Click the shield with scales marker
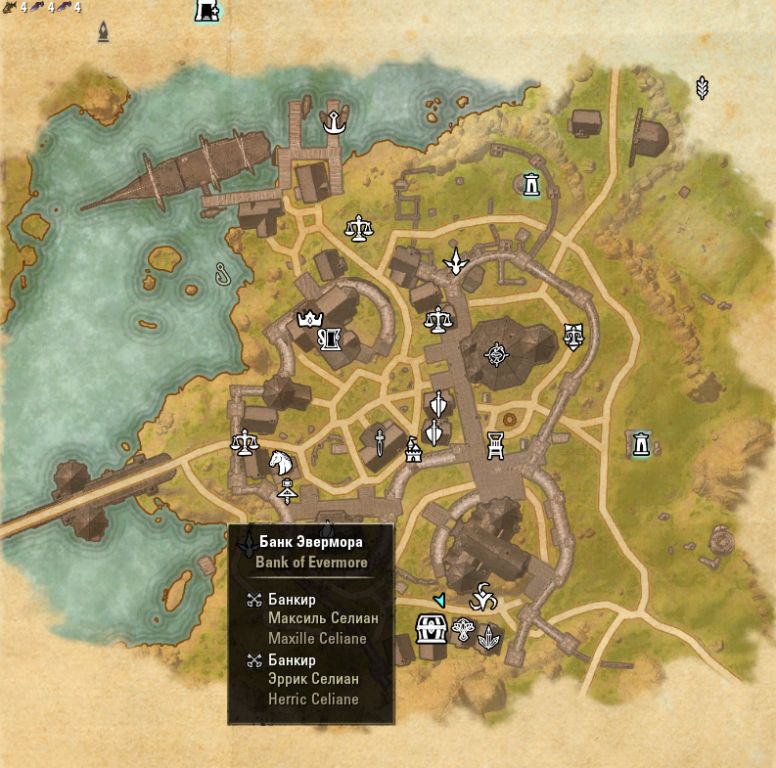 [573, 334]
